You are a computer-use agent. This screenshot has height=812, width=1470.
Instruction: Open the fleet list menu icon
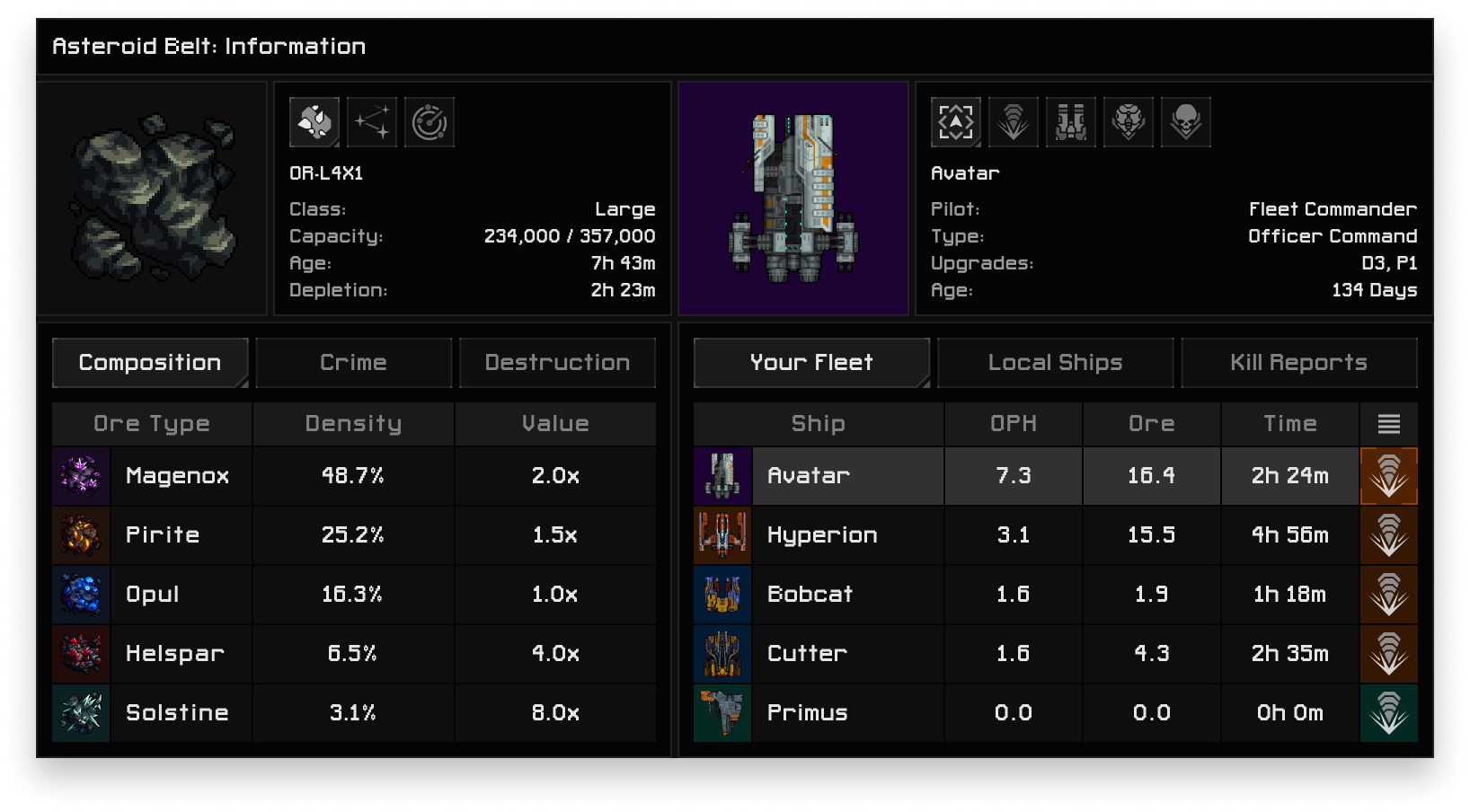click(x=1389, y=424)
